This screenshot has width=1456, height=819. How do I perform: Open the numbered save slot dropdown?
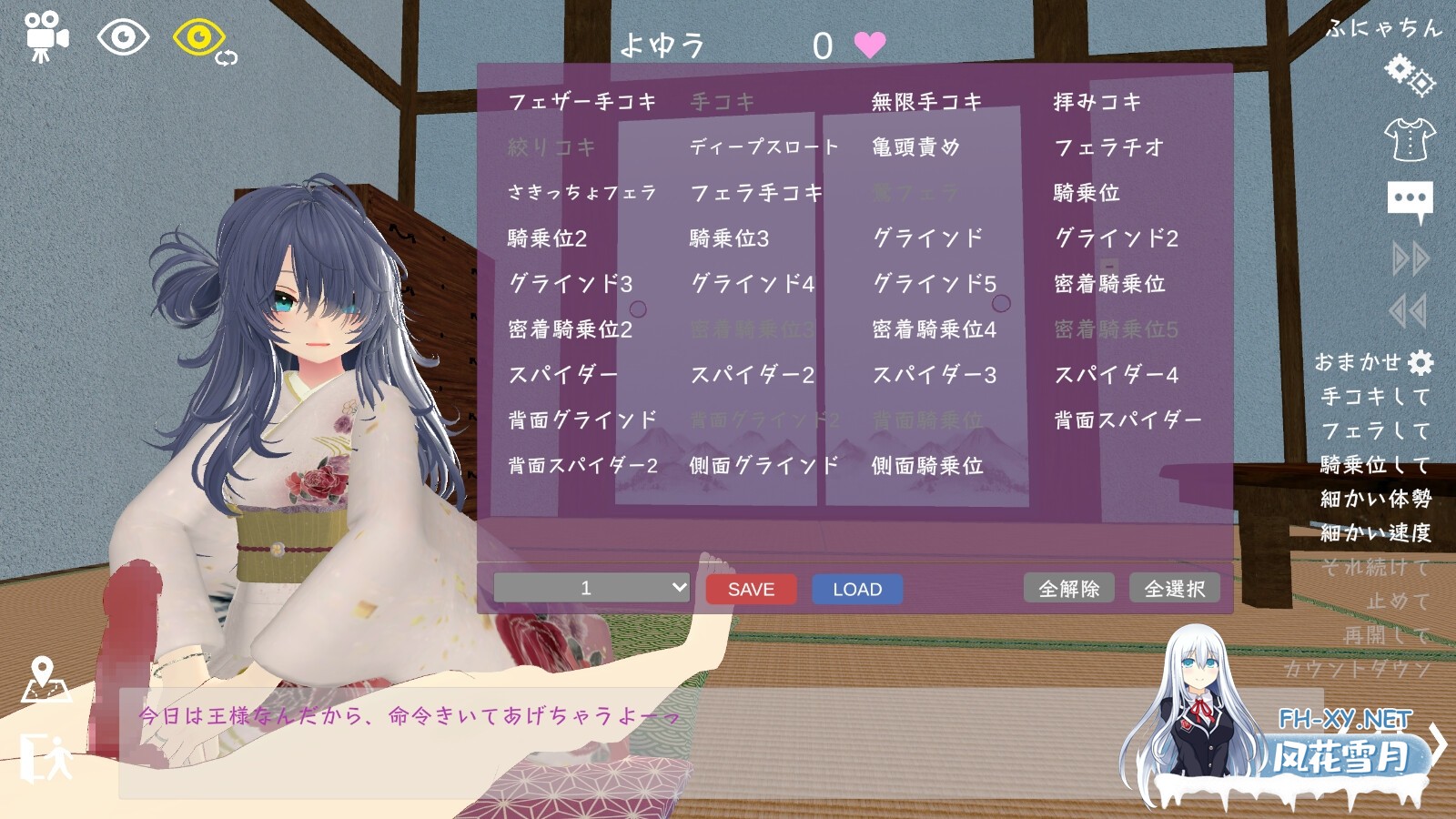point(590,588)
